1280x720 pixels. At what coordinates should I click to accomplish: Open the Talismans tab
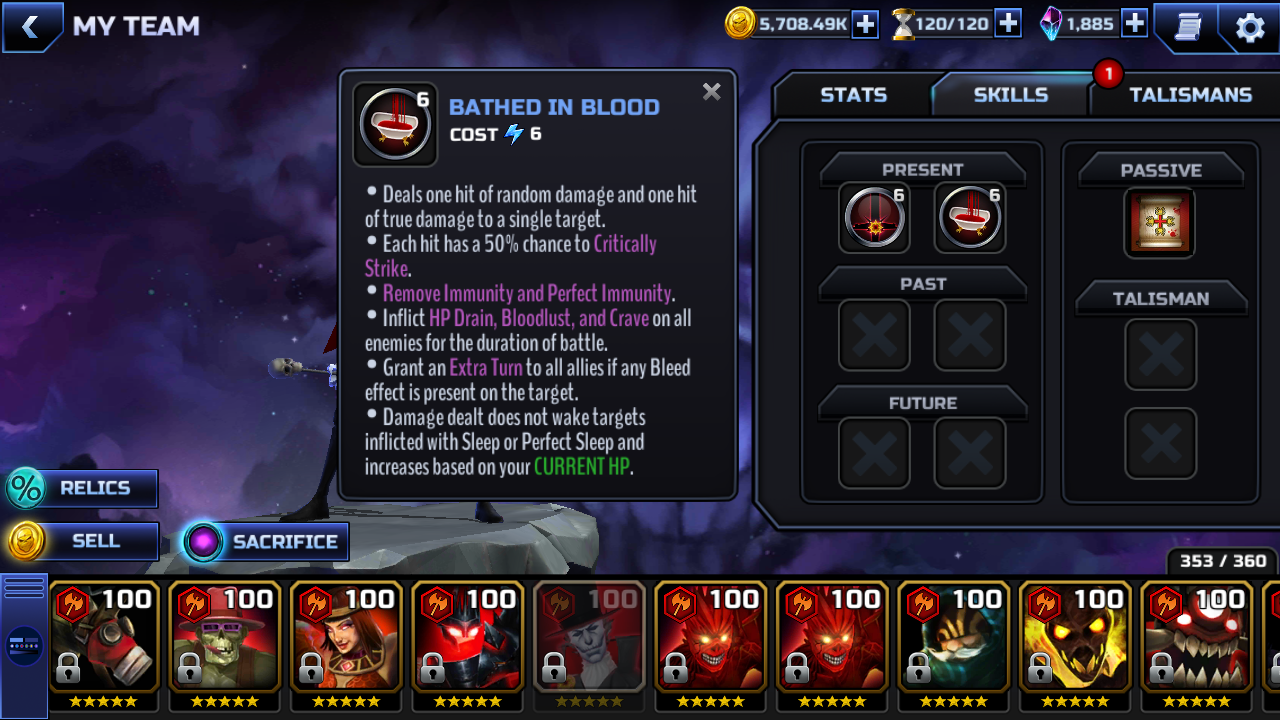coord(1190,95)
